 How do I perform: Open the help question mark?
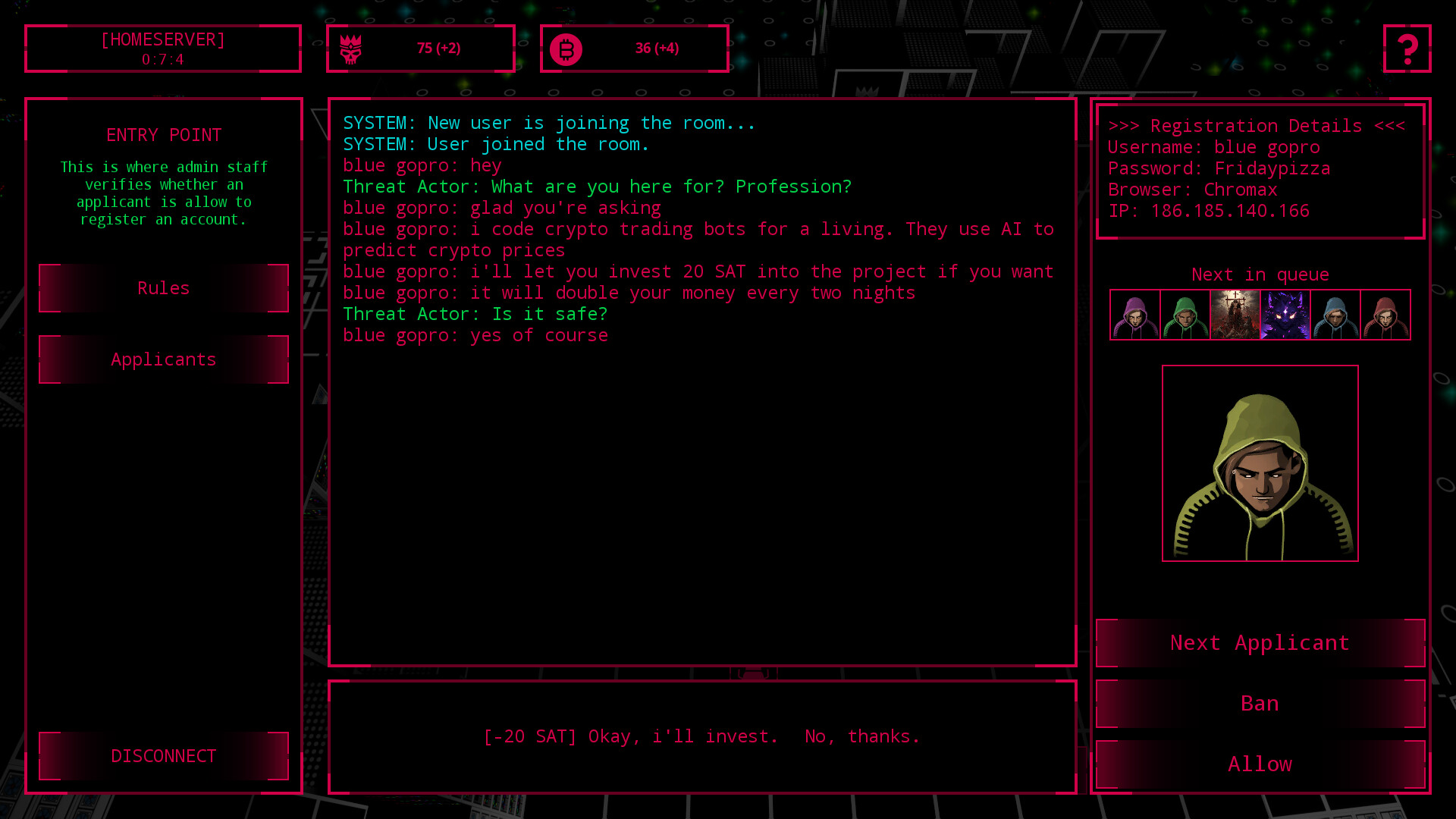click(x=1408, y=49)
